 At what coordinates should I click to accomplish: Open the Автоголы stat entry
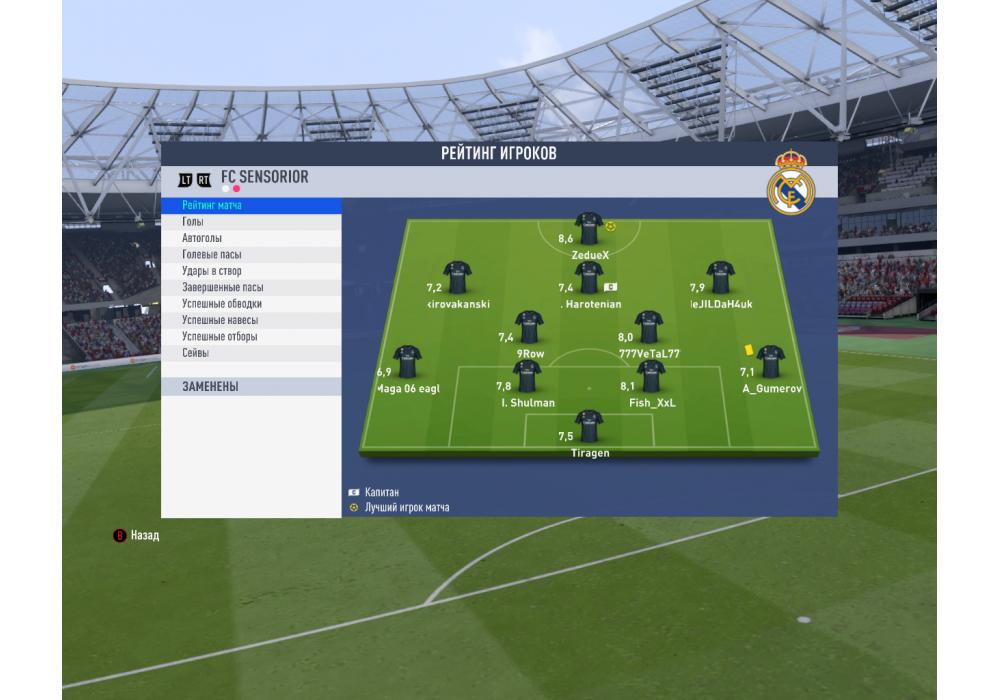click(x=250, y=238)
